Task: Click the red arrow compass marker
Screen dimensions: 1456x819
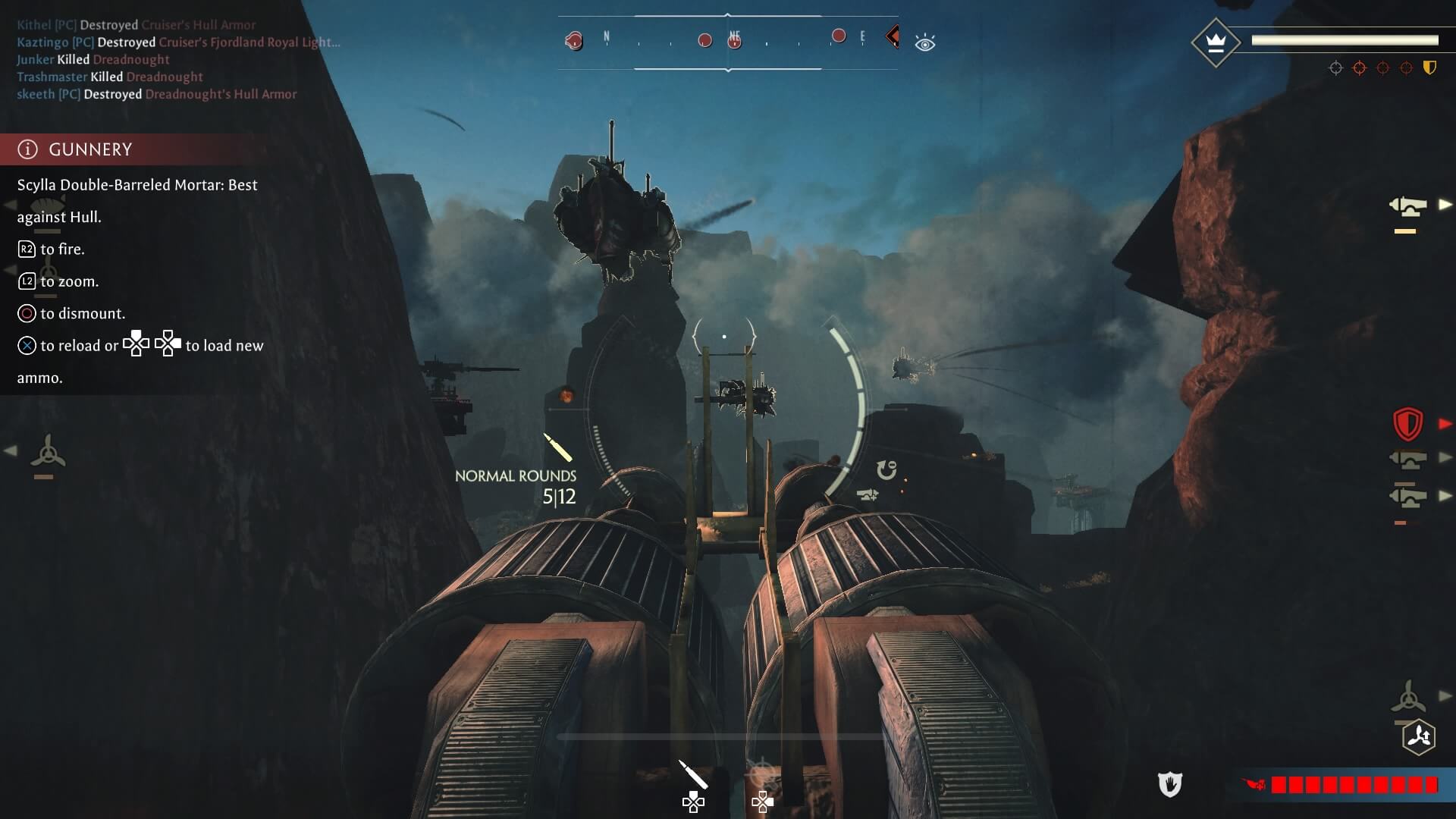Action: click(x=893, y=36)
